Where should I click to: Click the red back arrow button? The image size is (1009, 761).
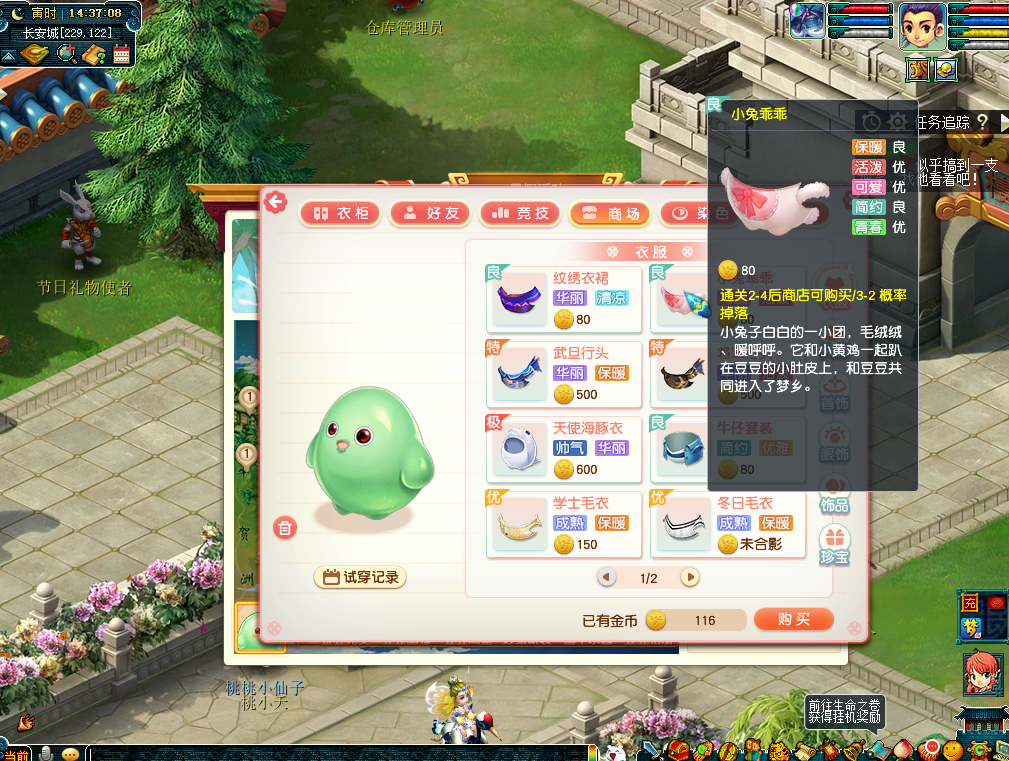pos(275,203)
